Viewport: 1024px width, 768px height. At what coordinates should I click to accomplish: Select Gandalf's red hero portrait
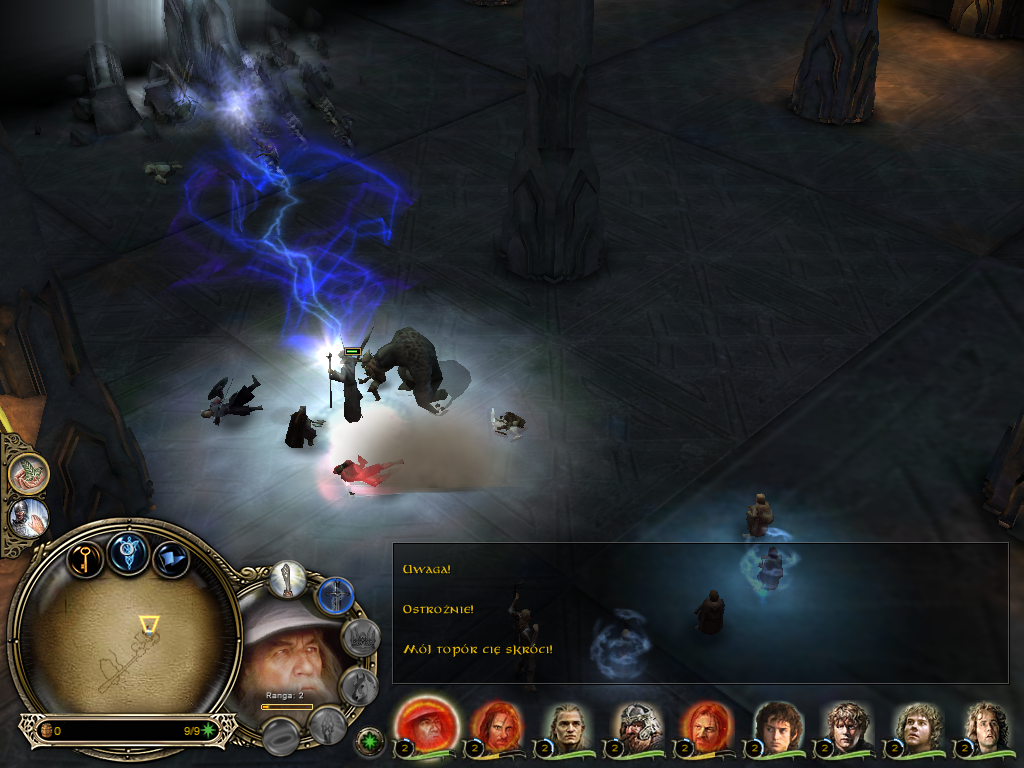point(427,725)
